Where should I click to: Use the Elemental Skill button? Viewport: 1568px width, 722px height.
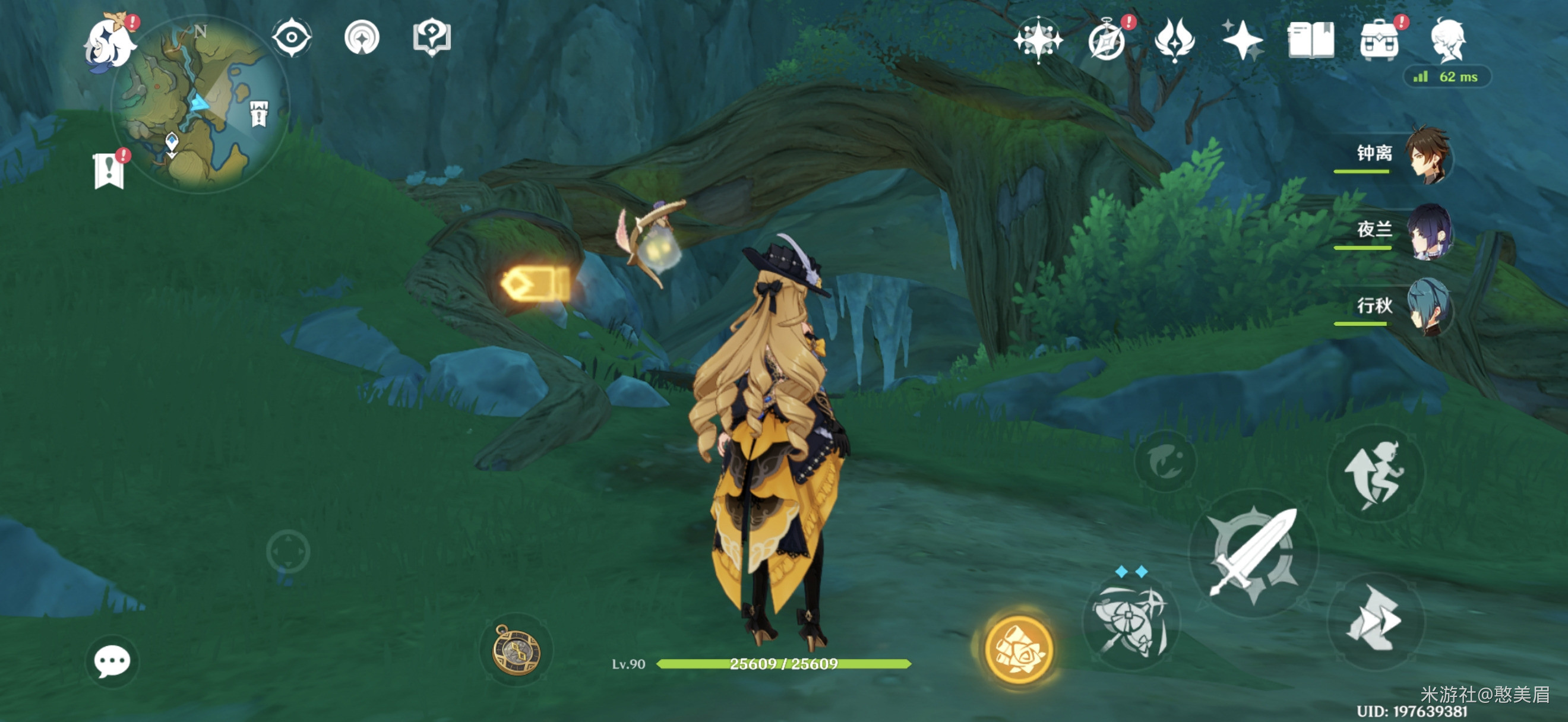click(1130, 622)
